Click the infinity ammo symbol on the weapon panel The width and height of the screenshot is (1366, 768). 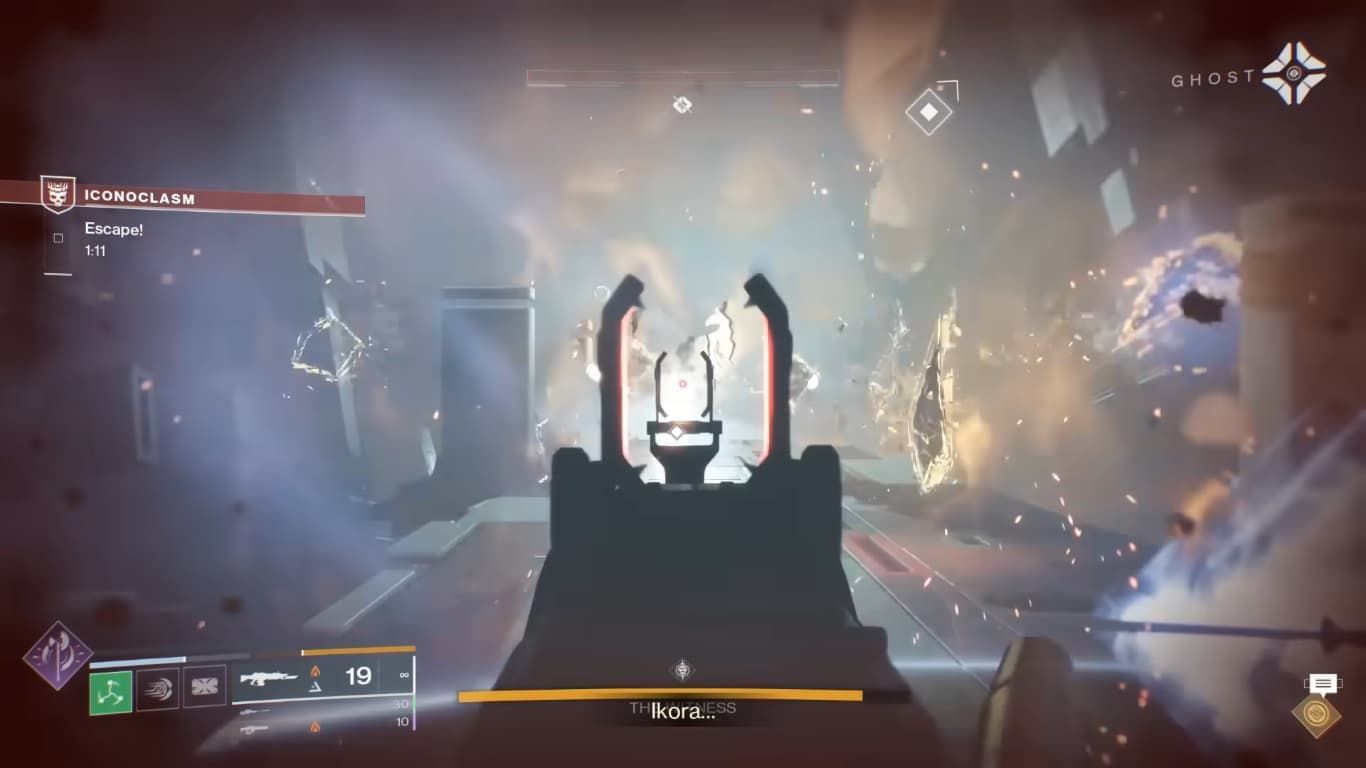tap(404, 674)
